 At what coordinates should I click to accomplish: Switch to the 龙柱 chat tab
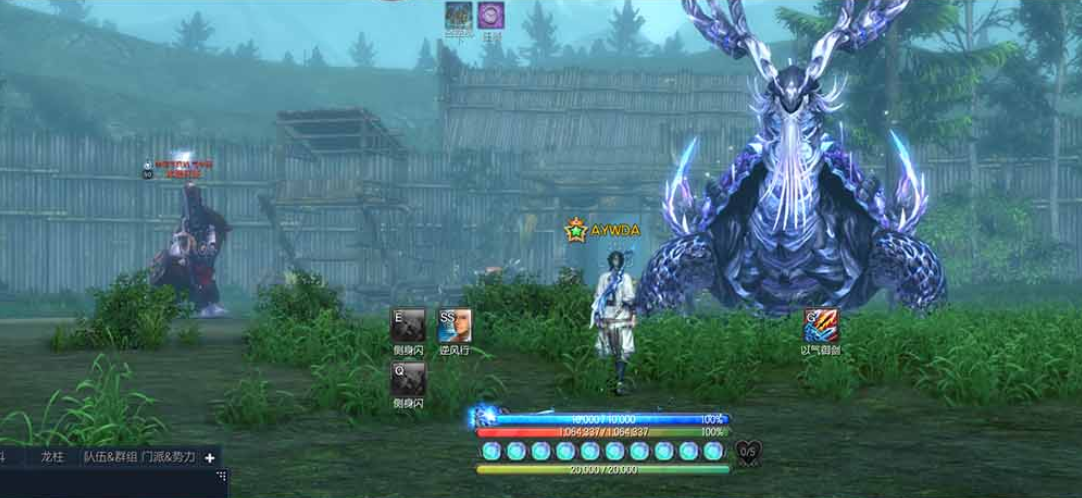pyautogui.click(x=52, y=457)
